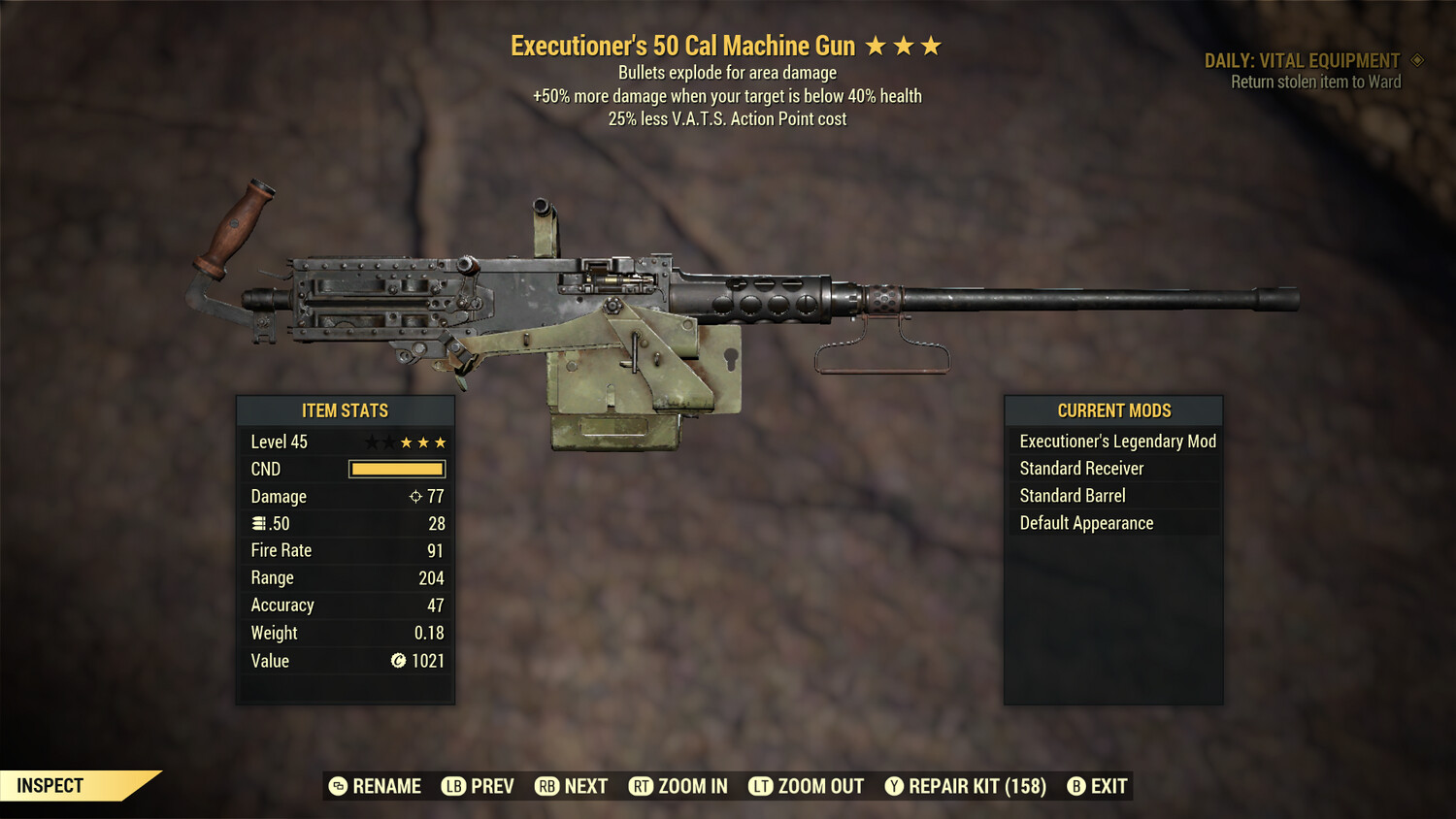Click the RT Zoom In icon
The image size is (1456, 819).
pyautogui.click(x=642, y=786)
